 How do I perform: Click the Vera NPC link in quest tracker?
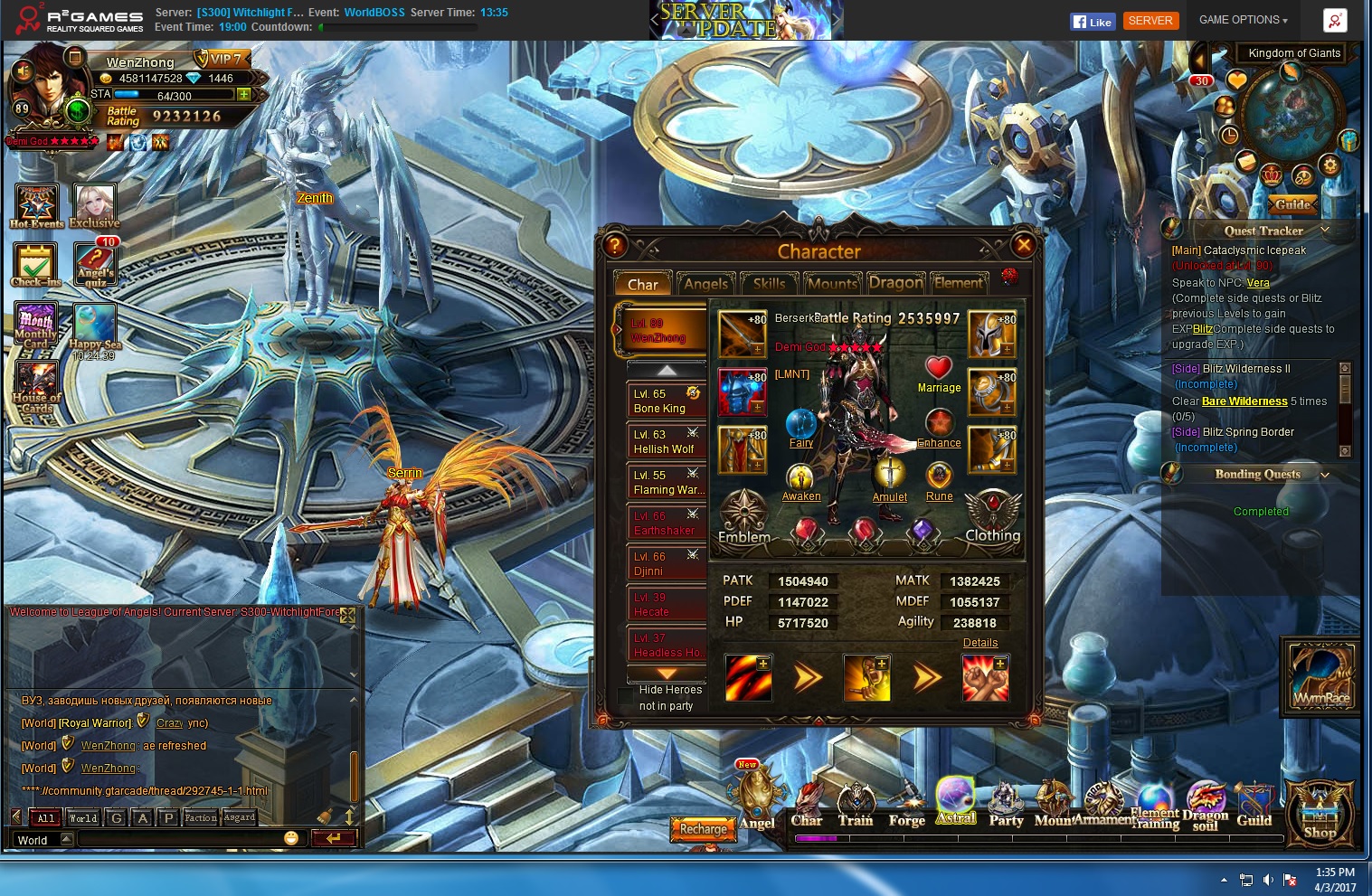(1258, 283)
